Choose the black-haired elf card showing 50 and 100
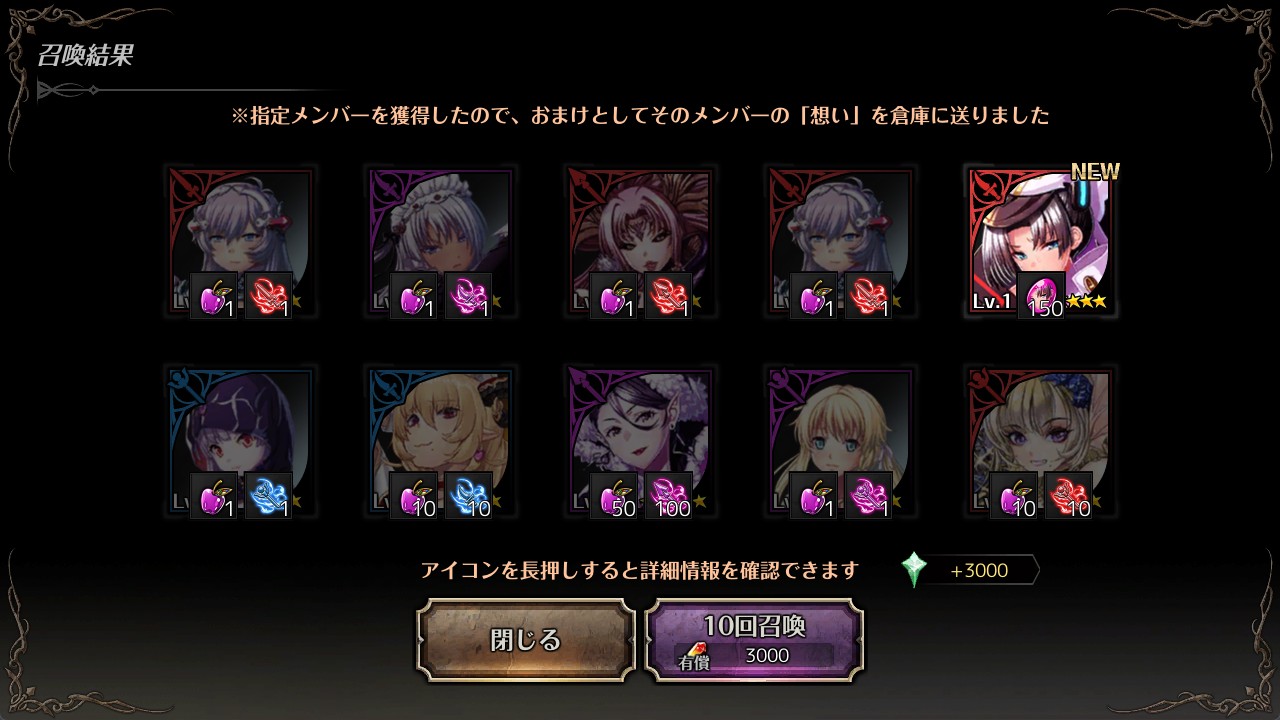 (x=640, y=442)
